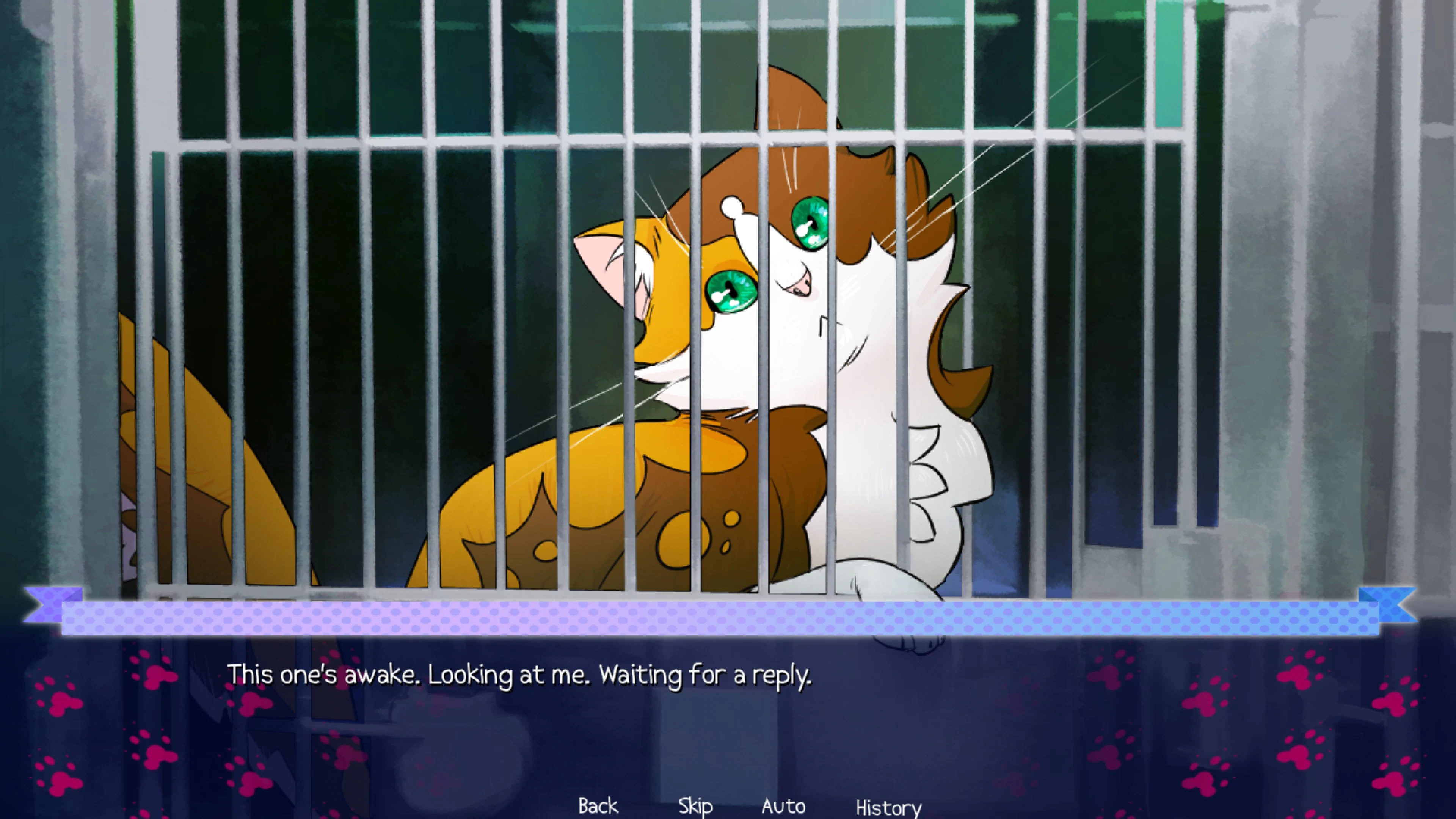Toggle Auto-play mode
The width and height of the screenshot is (1456, 819).
tap(783, 806)
